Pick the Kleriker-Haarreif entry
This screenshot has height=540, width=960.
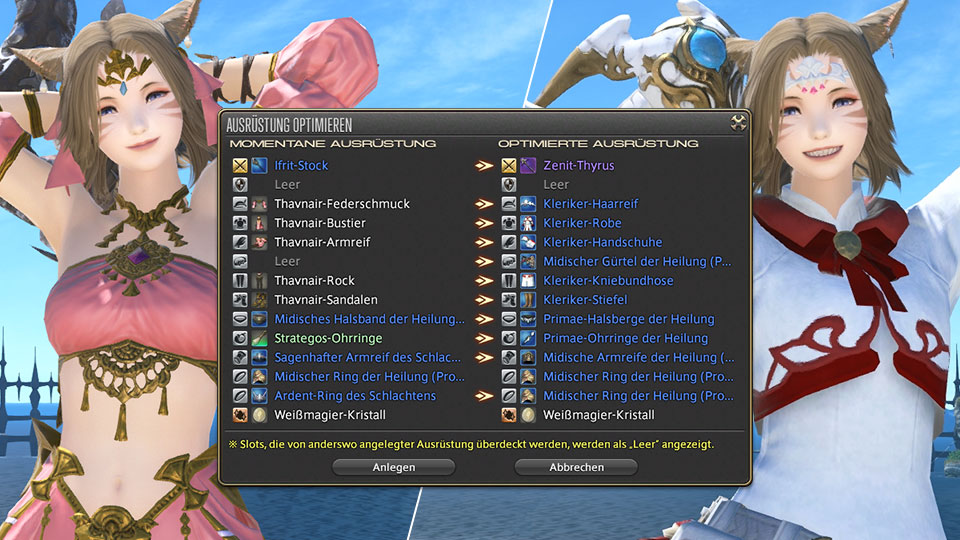[590, 204]
